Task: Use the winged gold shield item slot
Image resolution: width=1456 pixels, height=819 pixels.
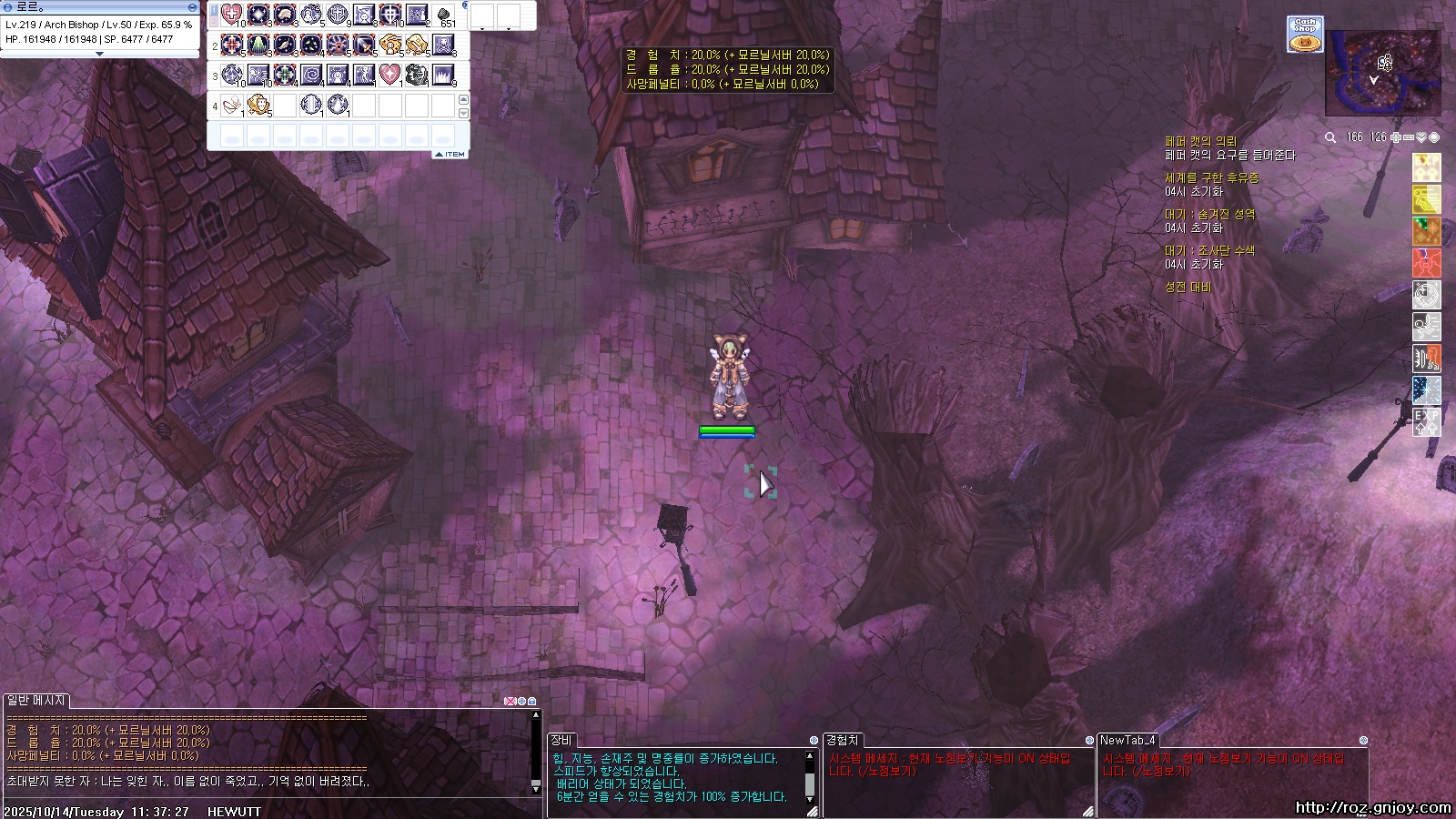Action: (x=258, y=106)
